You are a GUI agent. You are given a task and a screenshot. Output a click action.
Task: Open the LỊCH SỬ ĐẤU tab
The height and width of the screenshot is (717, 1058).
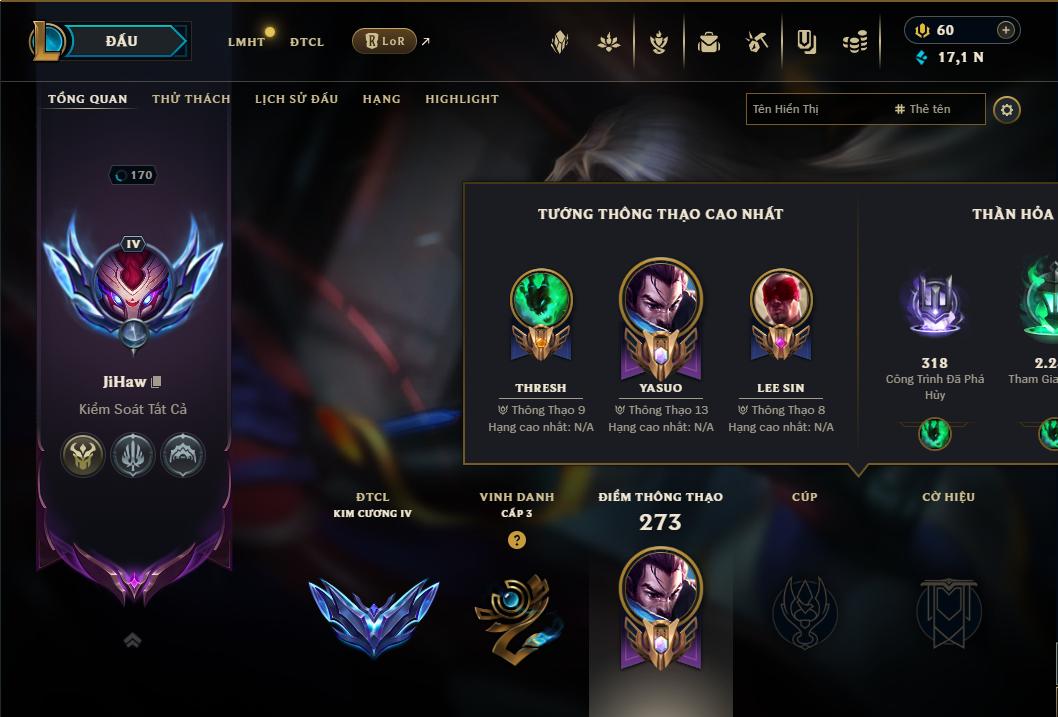click(x=296, y=99)
